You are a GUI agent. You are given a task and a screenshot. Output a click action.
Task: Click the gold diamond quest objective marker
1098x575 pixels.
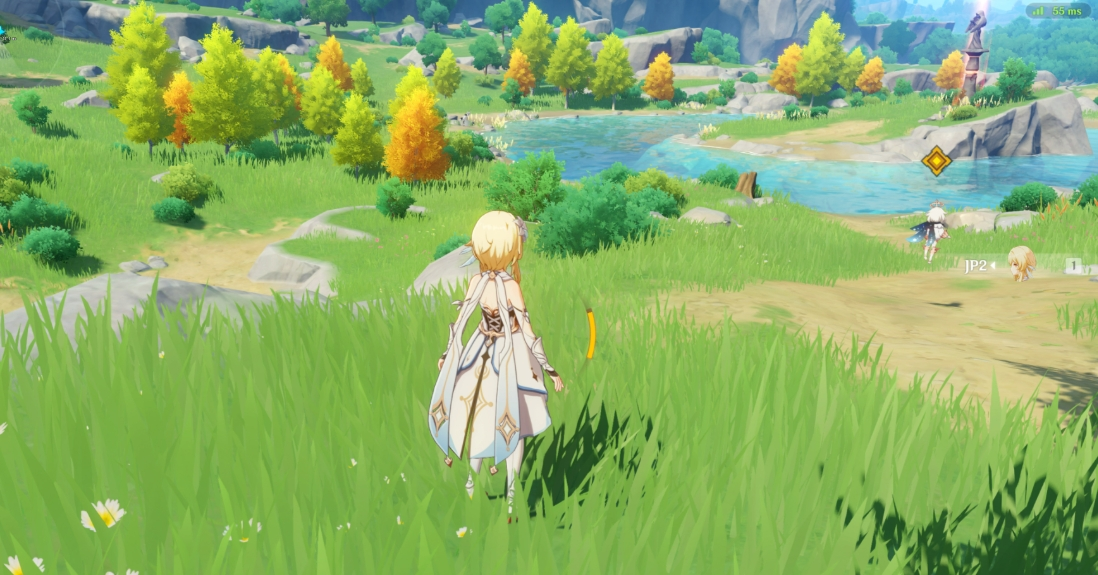(936, 161)
